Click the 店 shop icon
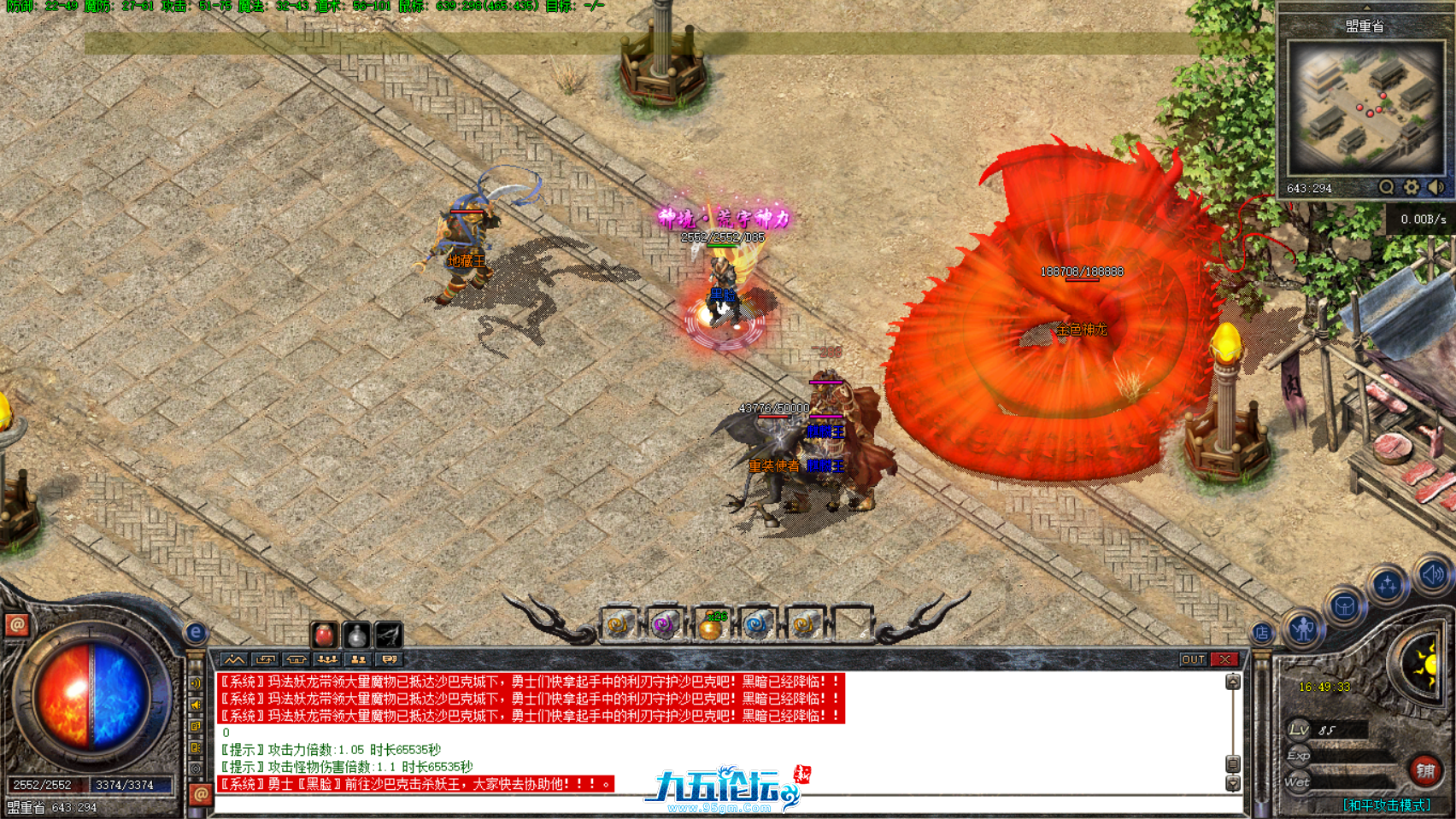Image resolution: width=1456 pixels, height=819 pixels. pyautogui.click(x=1263, y=634)
